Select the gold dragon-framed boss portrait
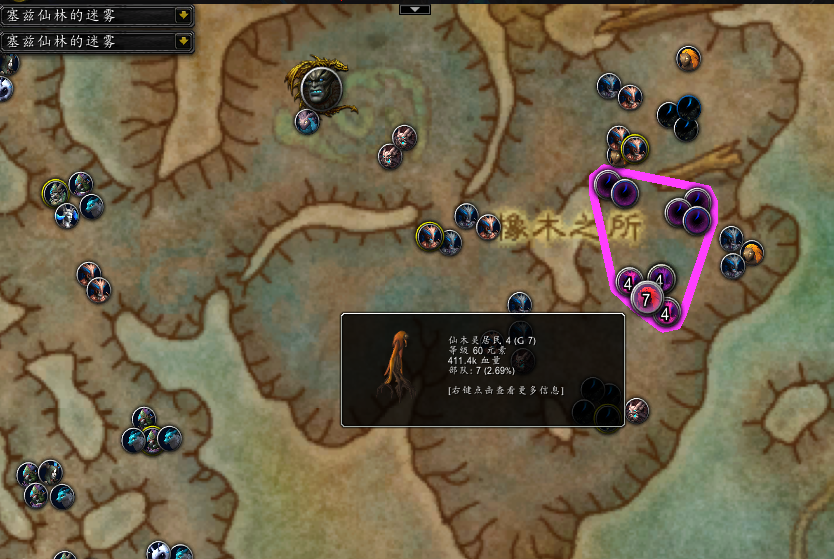Screen dimensions: 834x559 tap(321, 88)
